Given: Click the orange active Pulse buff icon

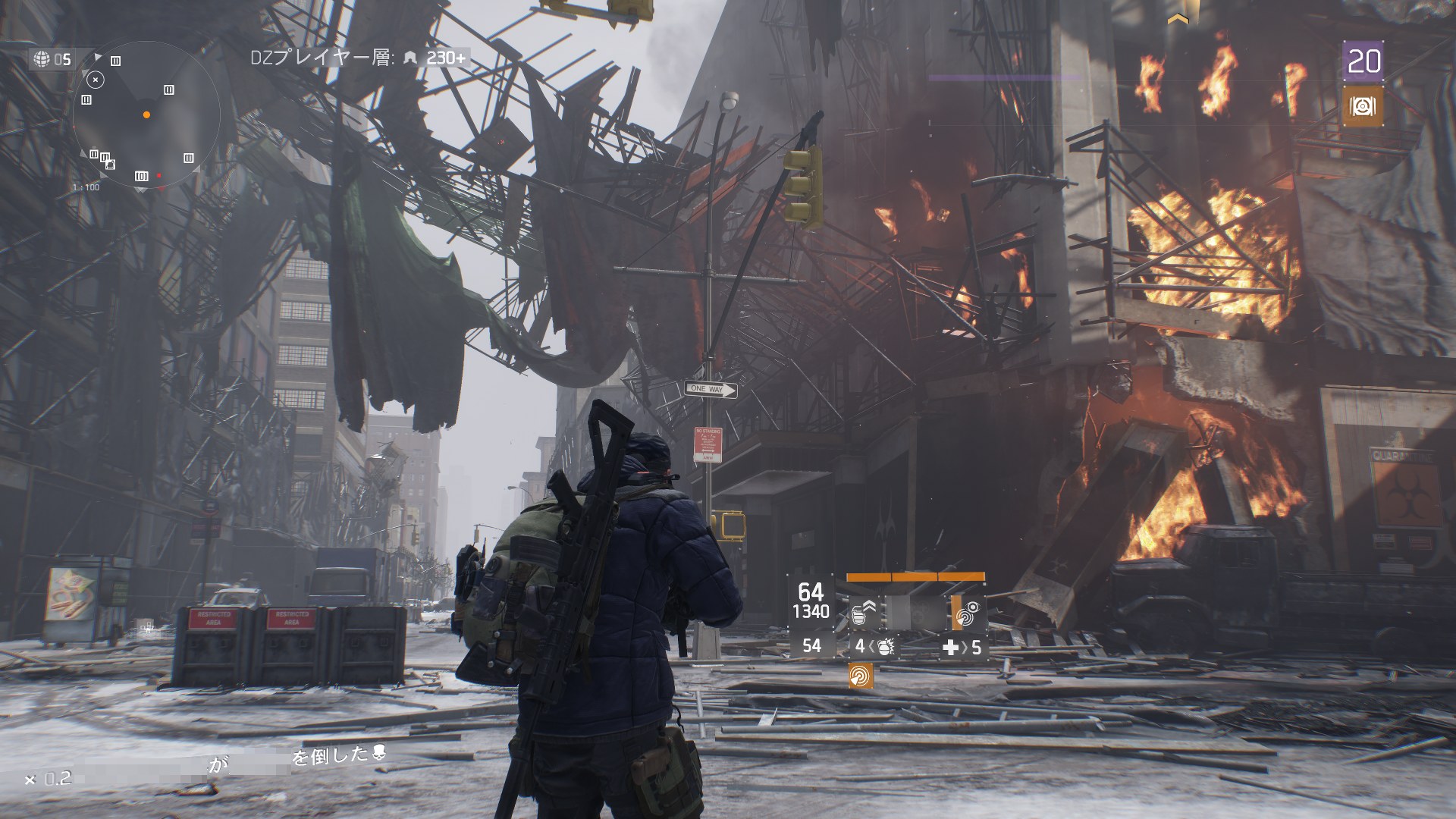Looking at the screenshot, I should pos(861,675).
